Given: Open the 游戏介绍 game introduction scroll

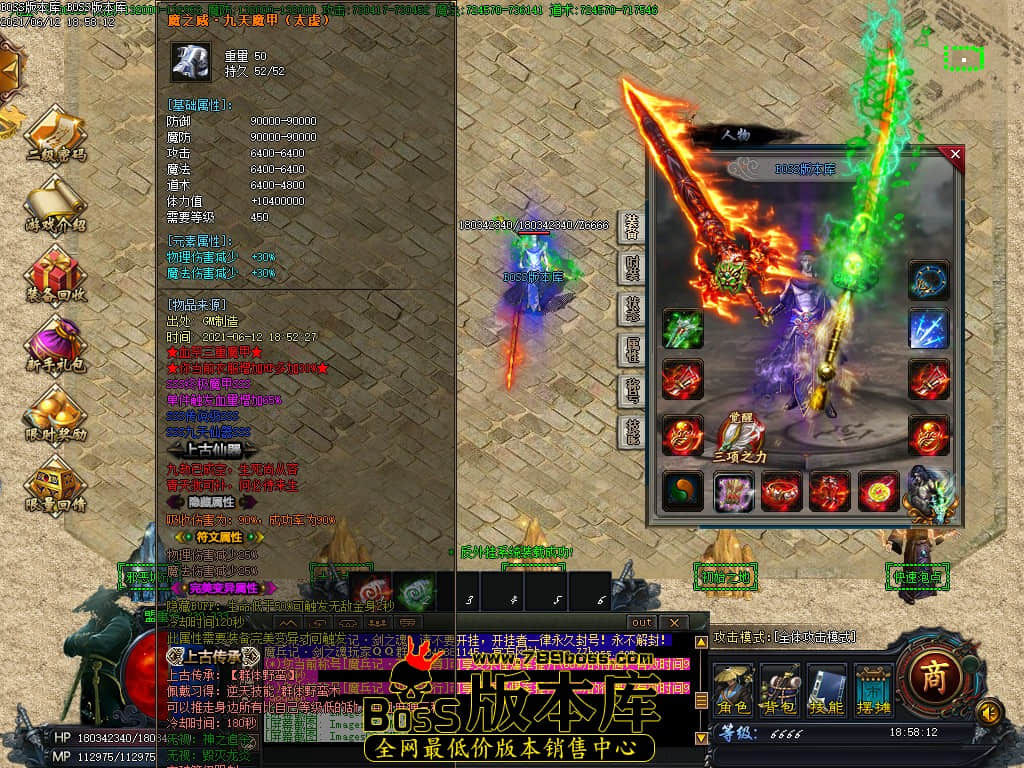Looking at the screenshot, I should (x=55, y=204).
